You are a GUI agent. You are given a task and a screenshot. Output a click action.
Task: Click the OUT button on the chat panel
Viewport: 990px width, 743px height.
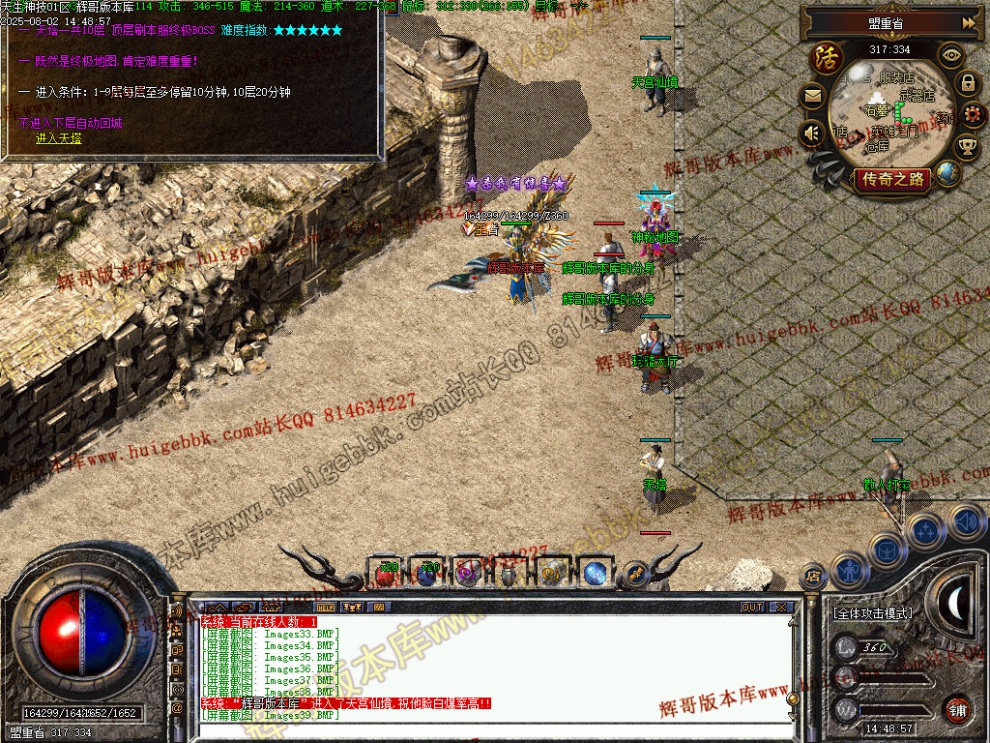(752, 607)
